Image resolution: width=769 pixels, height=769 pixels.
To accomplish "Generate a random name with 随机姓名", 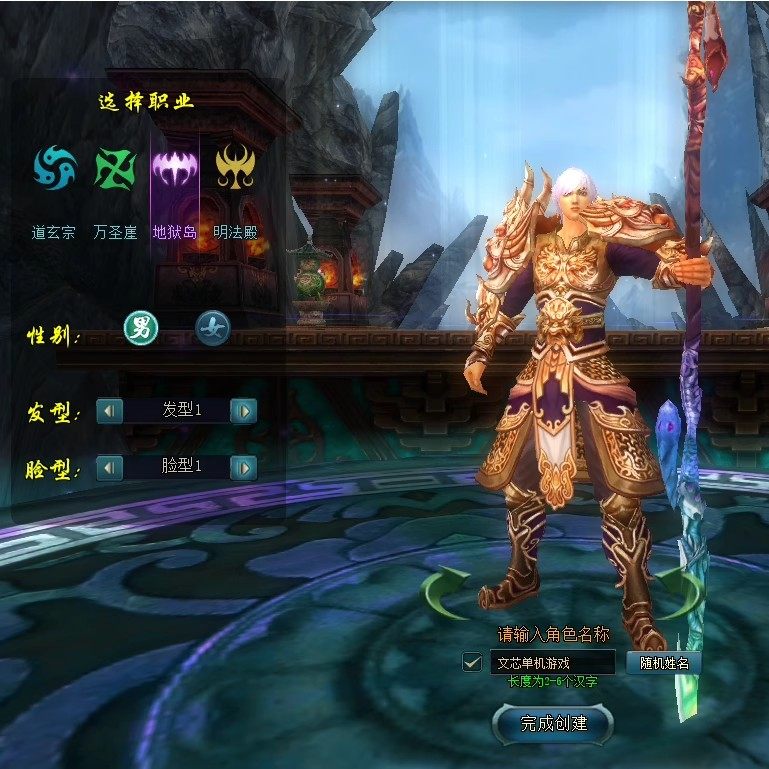I will tap(664, 662).
